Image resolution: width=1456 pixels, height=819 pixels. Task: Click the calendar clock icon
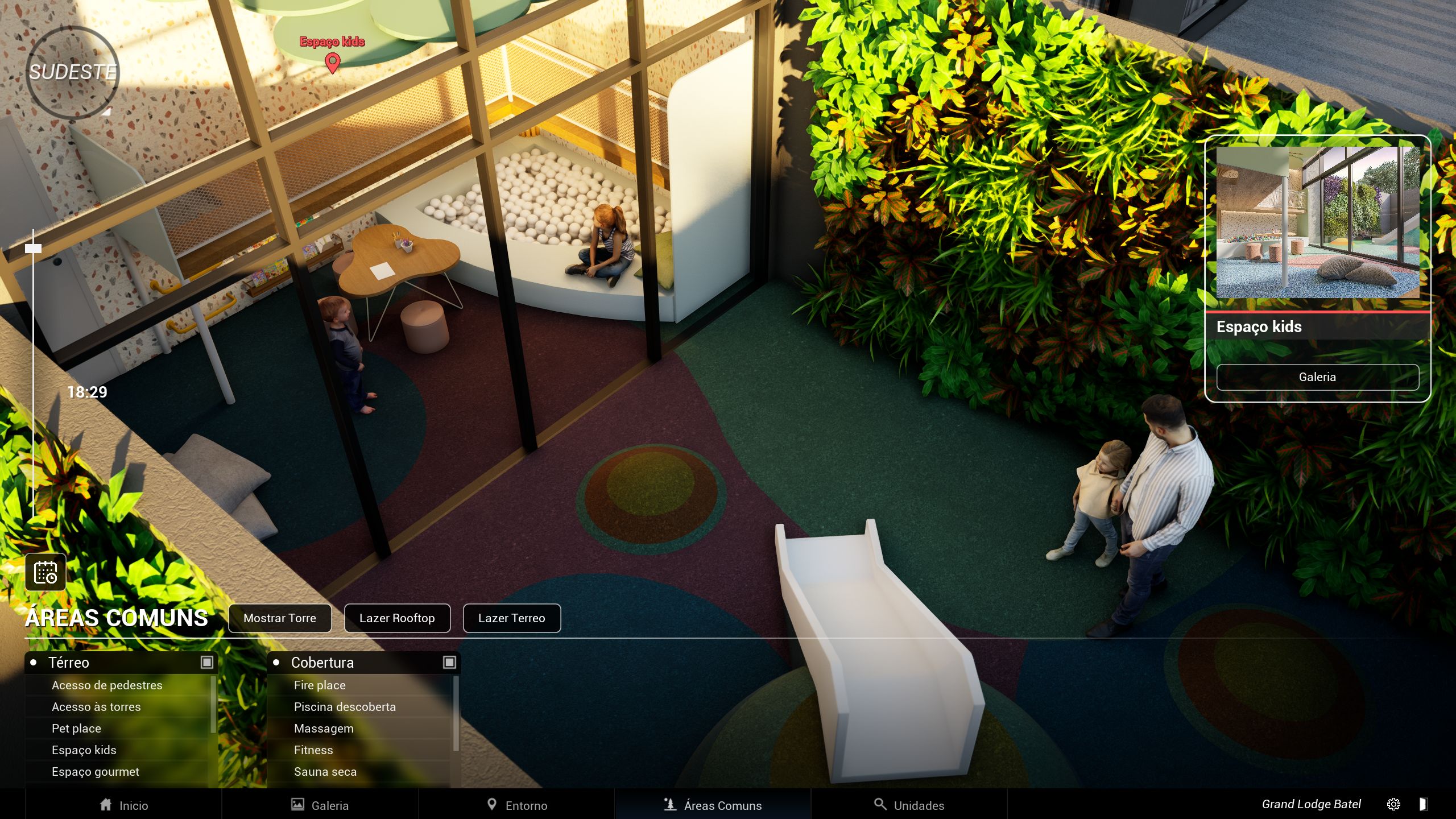(x=45, y=572)
